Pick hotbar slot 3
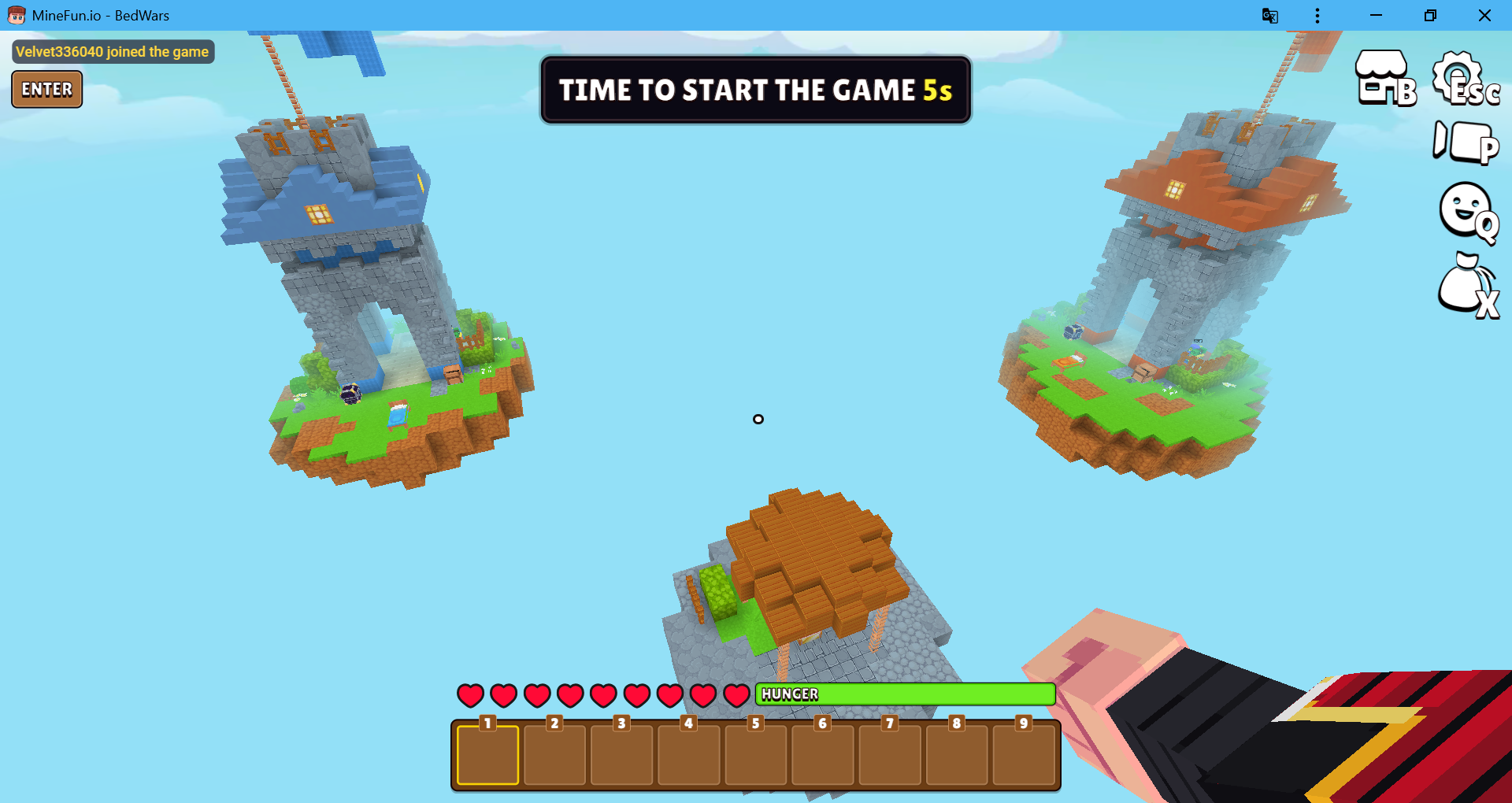Viewport: 1512px width, 803px height. point(621,756)
